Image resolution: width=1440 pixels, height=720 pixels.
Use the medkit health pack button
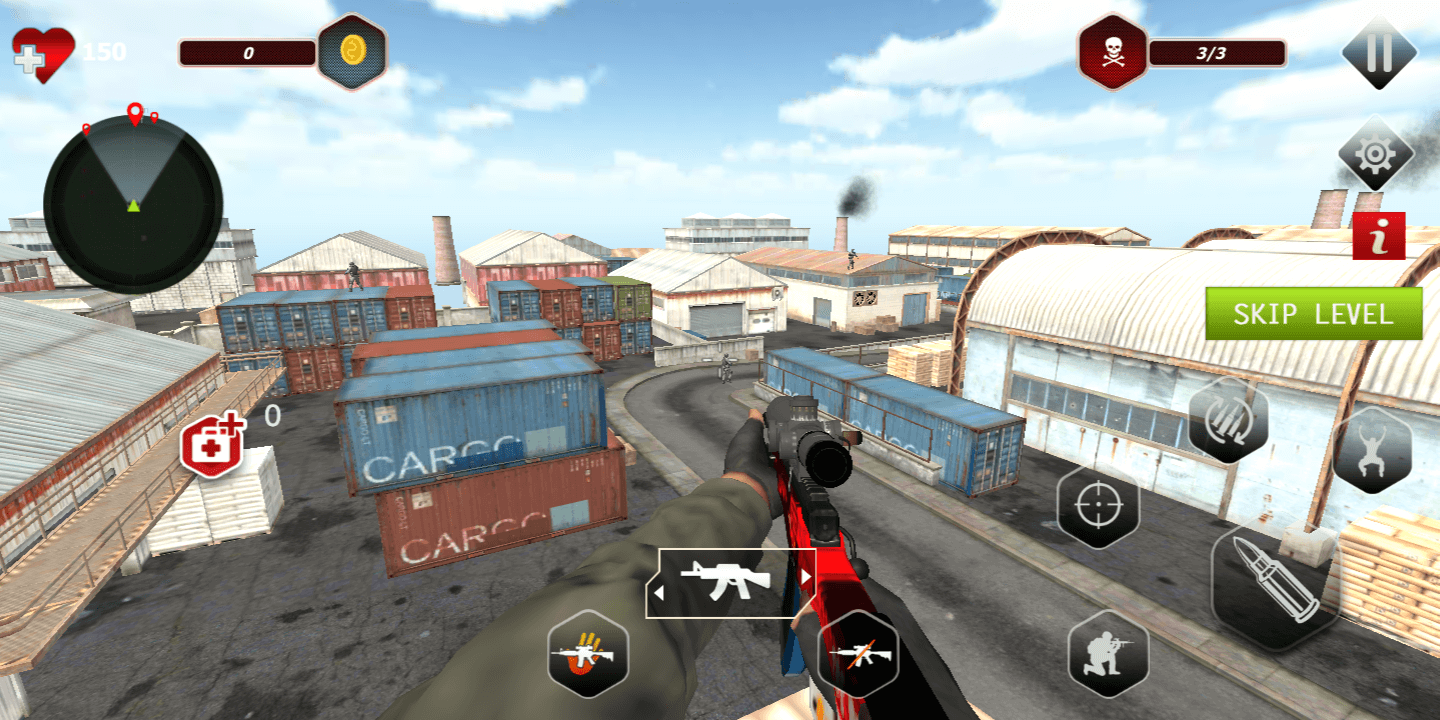click(x=212, y=445)
